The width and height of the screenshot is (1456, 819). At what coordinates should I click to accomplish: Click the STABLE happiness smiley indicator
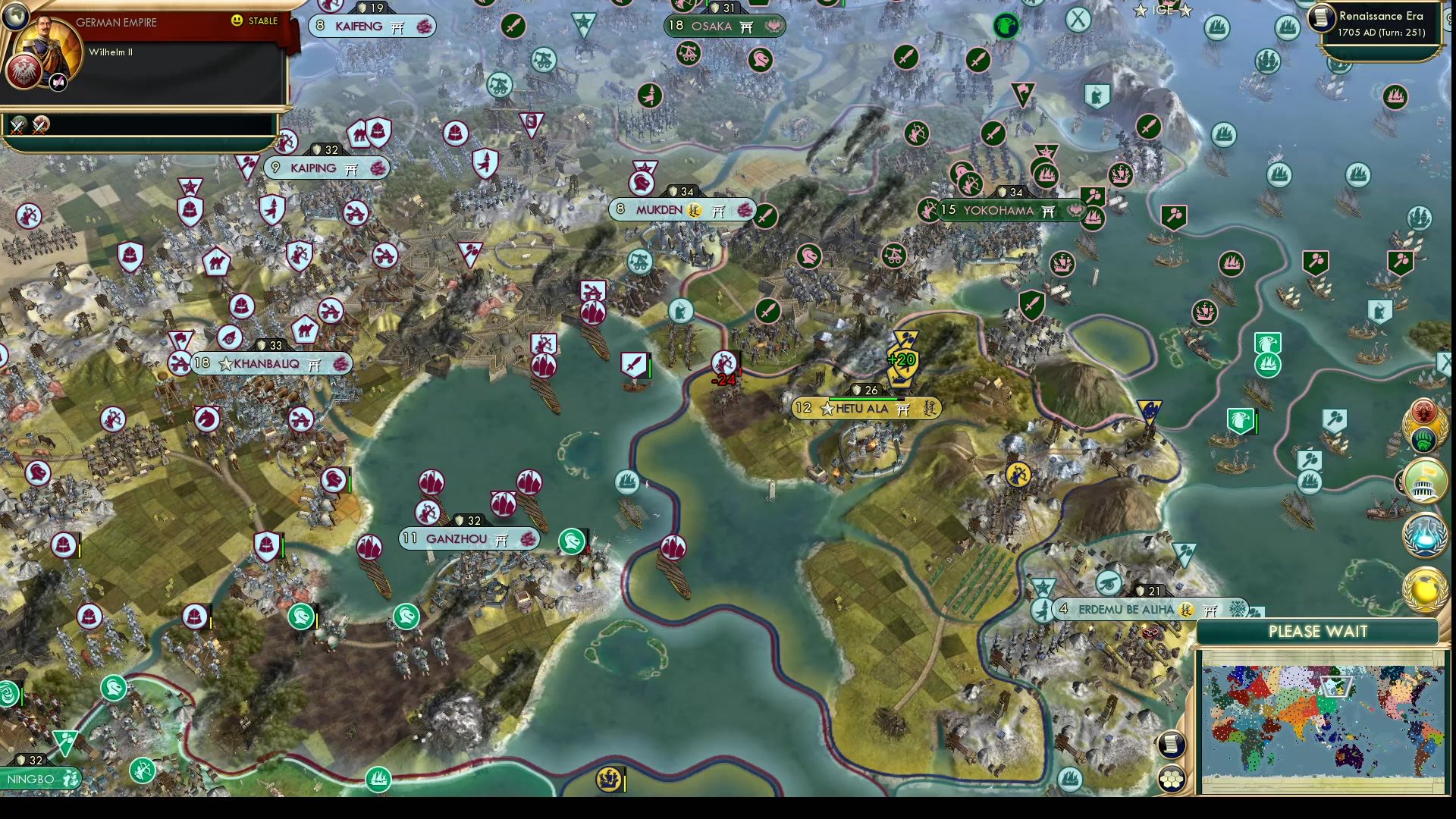point(239,22)
